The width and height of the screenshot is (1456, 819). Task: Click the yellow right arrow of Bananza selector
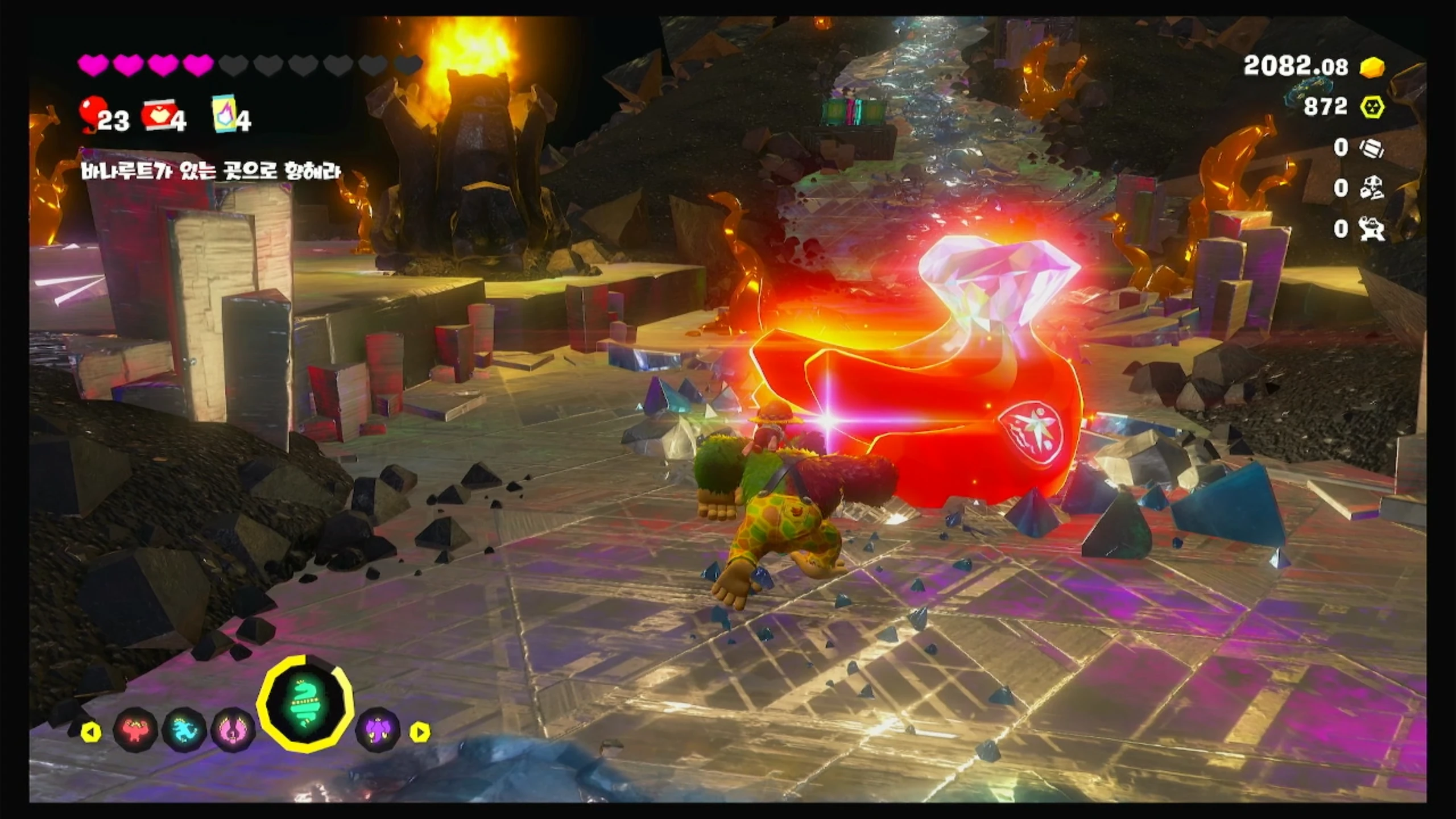[420, 732]
